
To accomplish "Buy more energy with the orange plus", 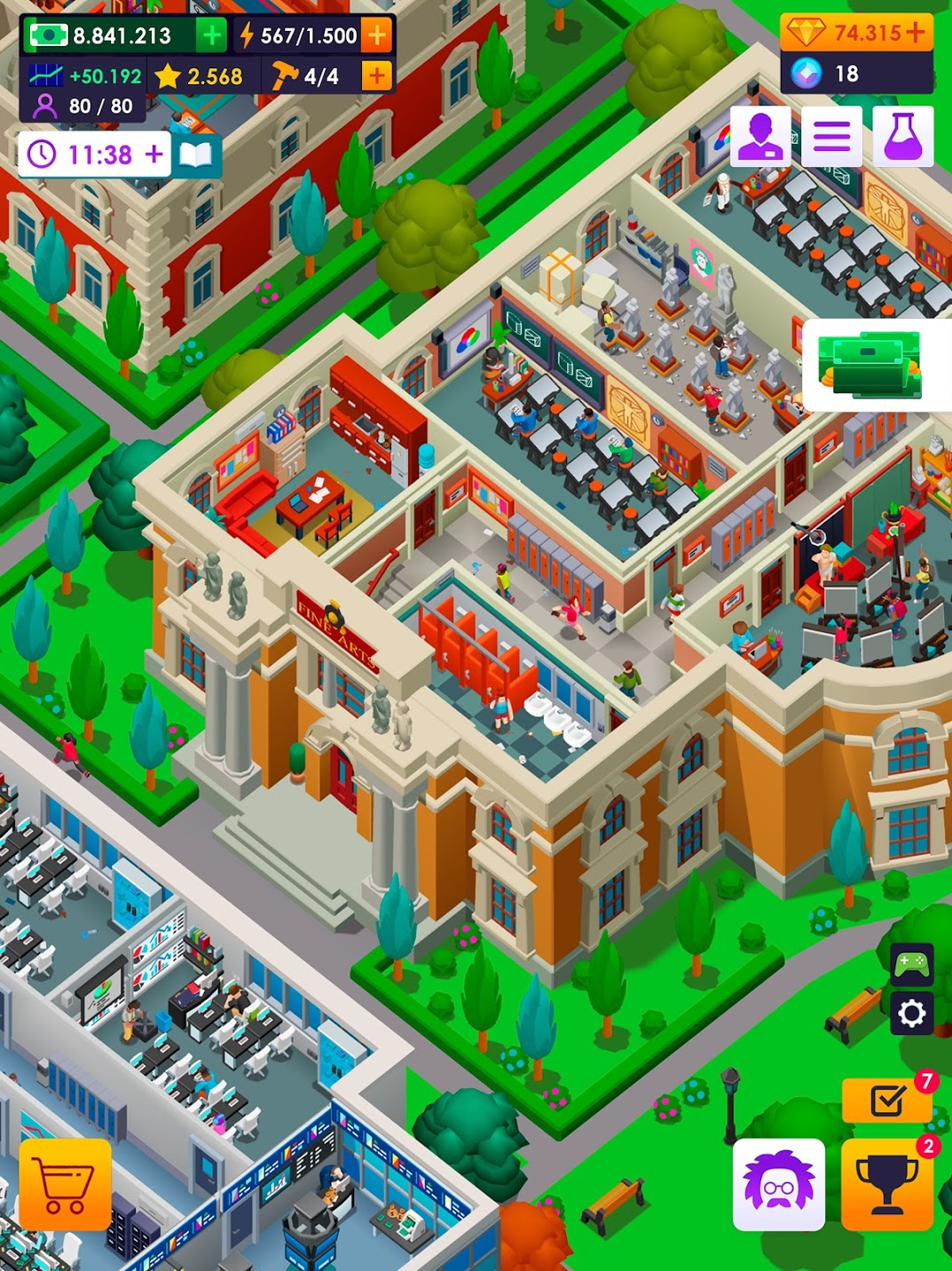I will click(377, 36).
